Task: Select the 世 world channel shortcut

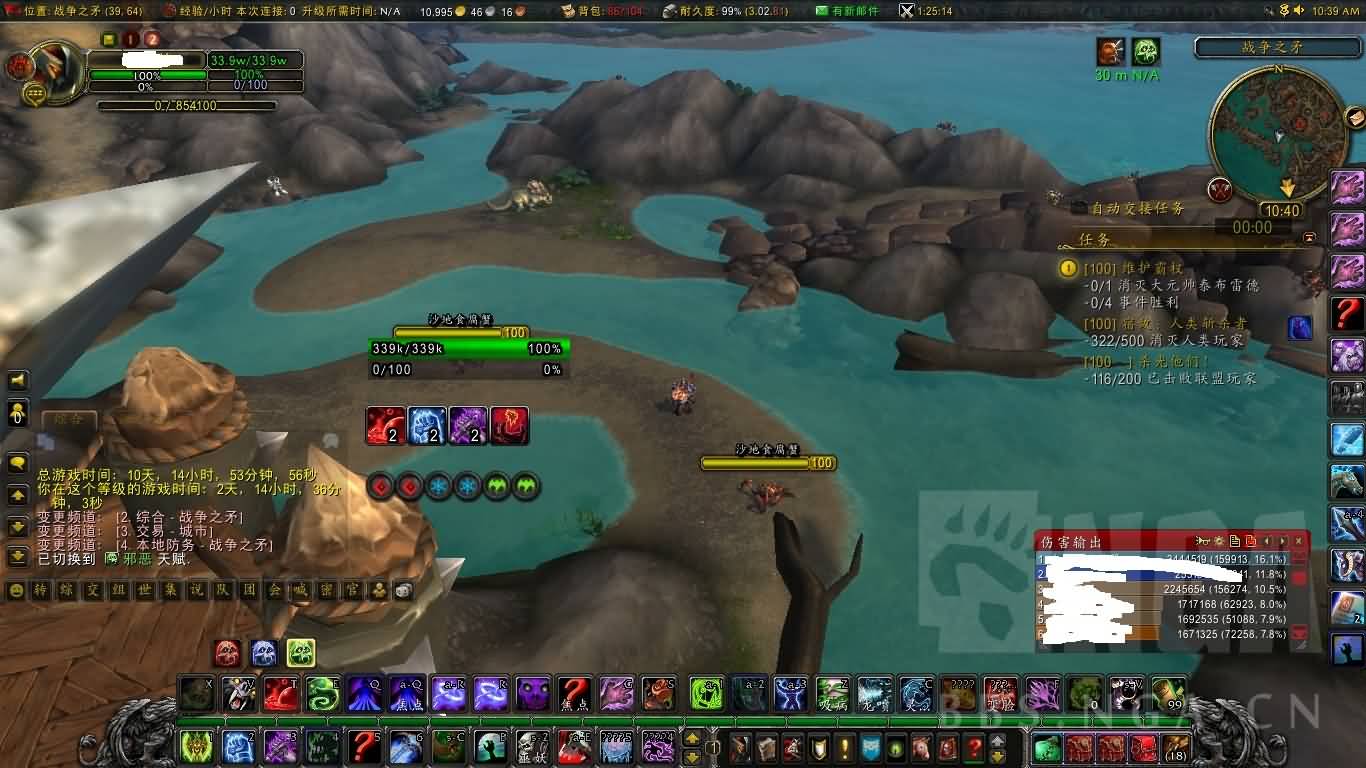Action: 144,591
